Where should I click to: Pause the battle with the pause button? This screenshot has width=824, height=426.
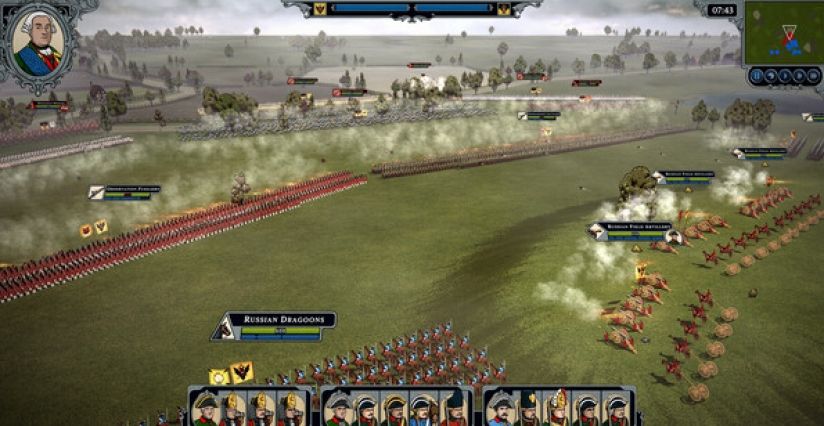pos(757,76)
